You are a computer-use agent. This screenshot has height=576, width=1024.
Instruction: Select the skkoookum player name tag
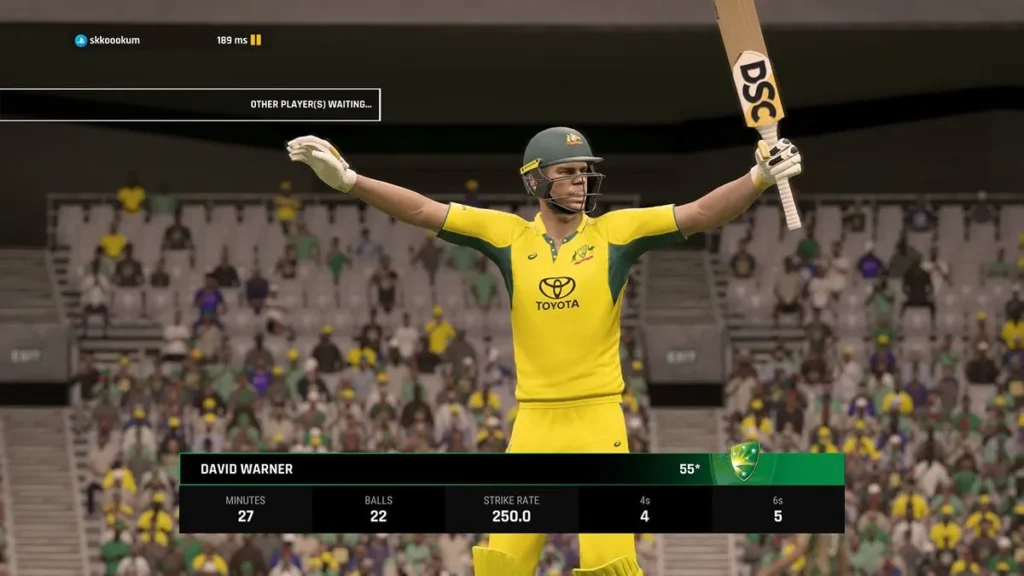pyautogui.click(x=108, y=40)
